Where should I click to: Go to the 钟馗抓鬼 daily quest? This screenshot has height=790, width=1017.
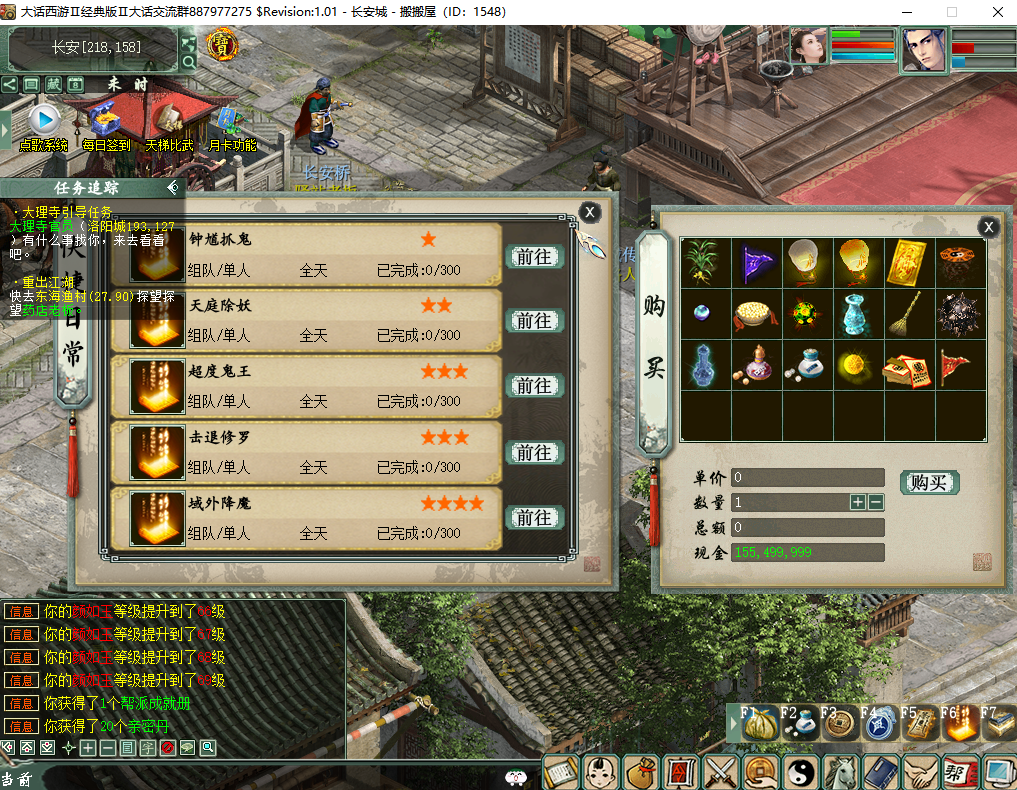pyautogui.click(x=534, y=256)
